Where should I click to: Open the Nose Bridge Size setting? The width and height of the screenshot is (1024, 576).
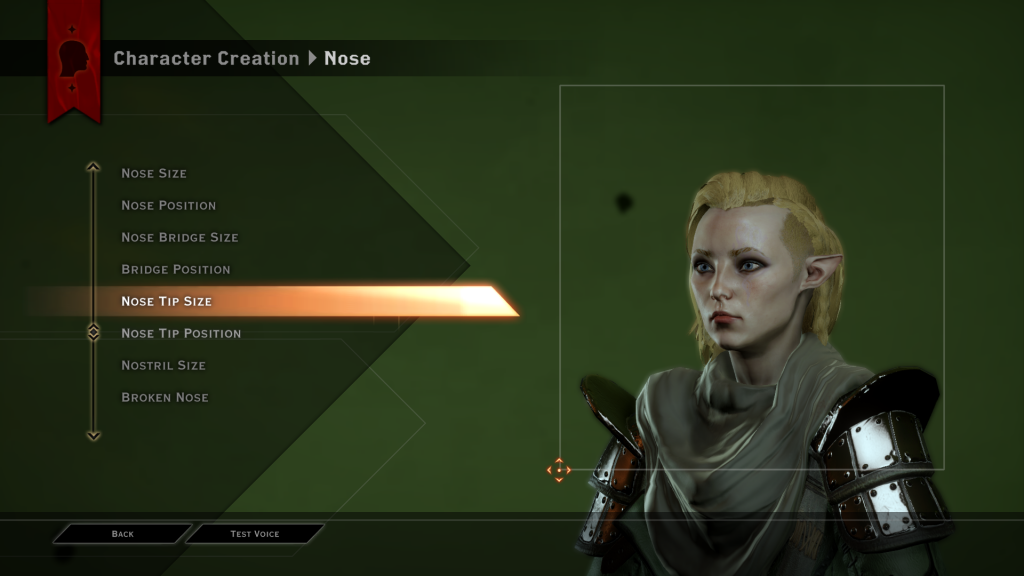[x=179, y=237]
